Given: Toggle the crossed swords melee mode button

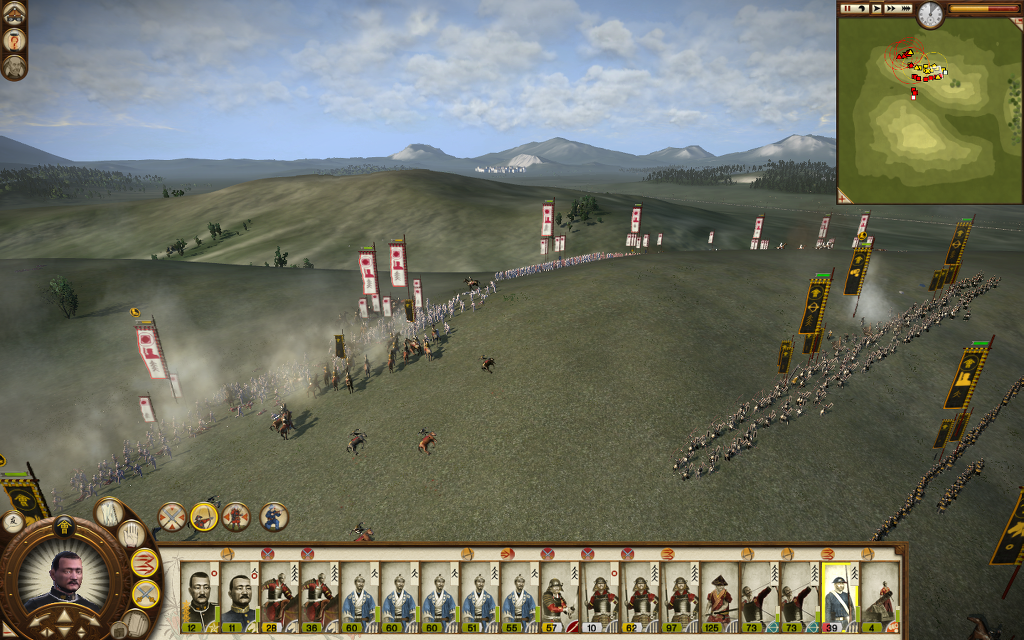Looking at the screenshot, I should click(145, 594).
